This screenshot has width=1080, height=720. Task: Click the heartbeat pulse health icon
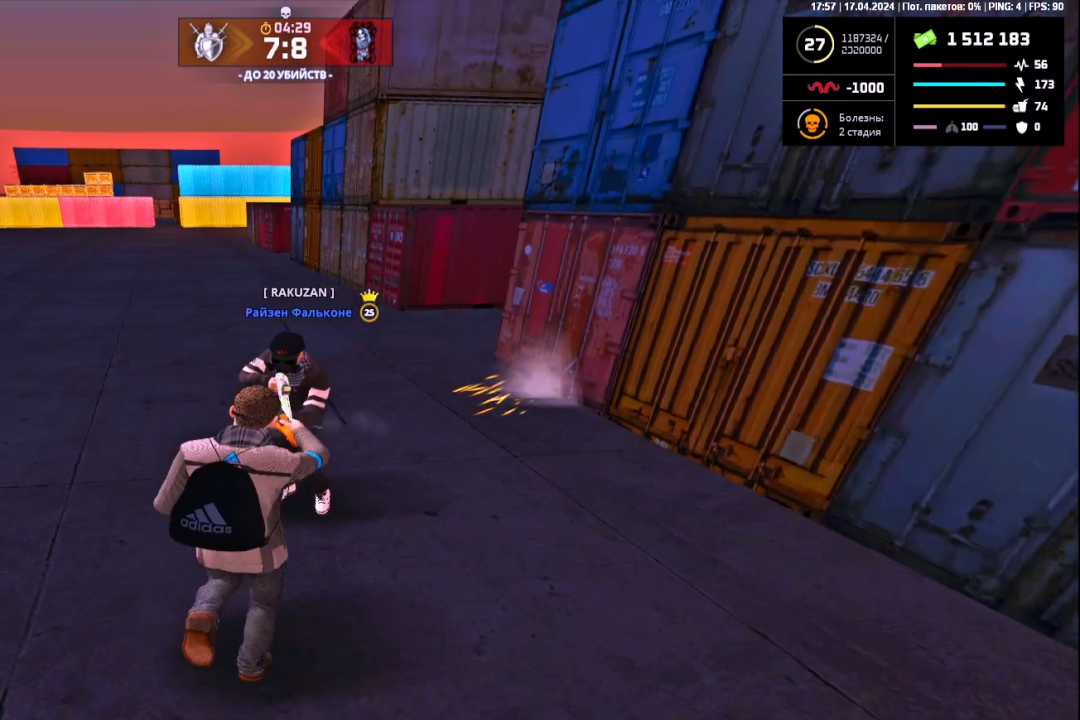(1020, 65)
